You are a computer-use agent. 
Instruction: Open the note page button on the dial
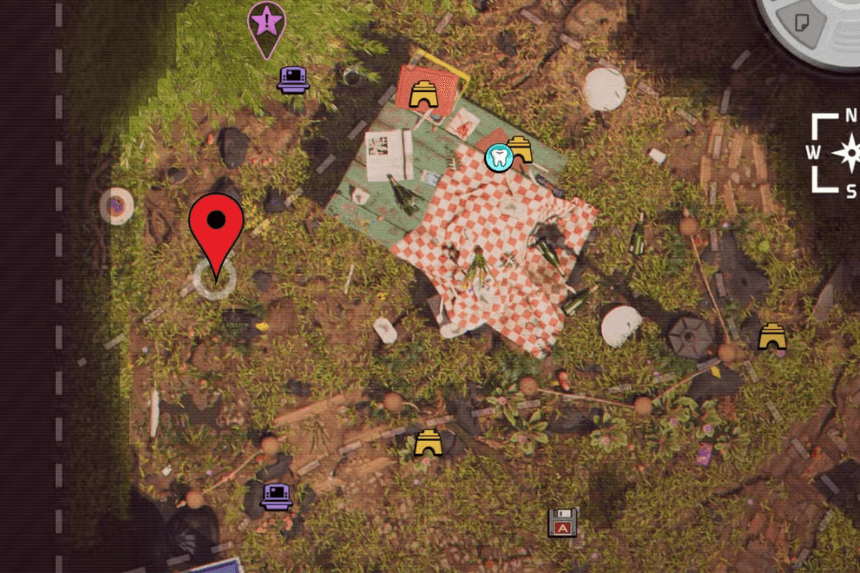[801, 20]
